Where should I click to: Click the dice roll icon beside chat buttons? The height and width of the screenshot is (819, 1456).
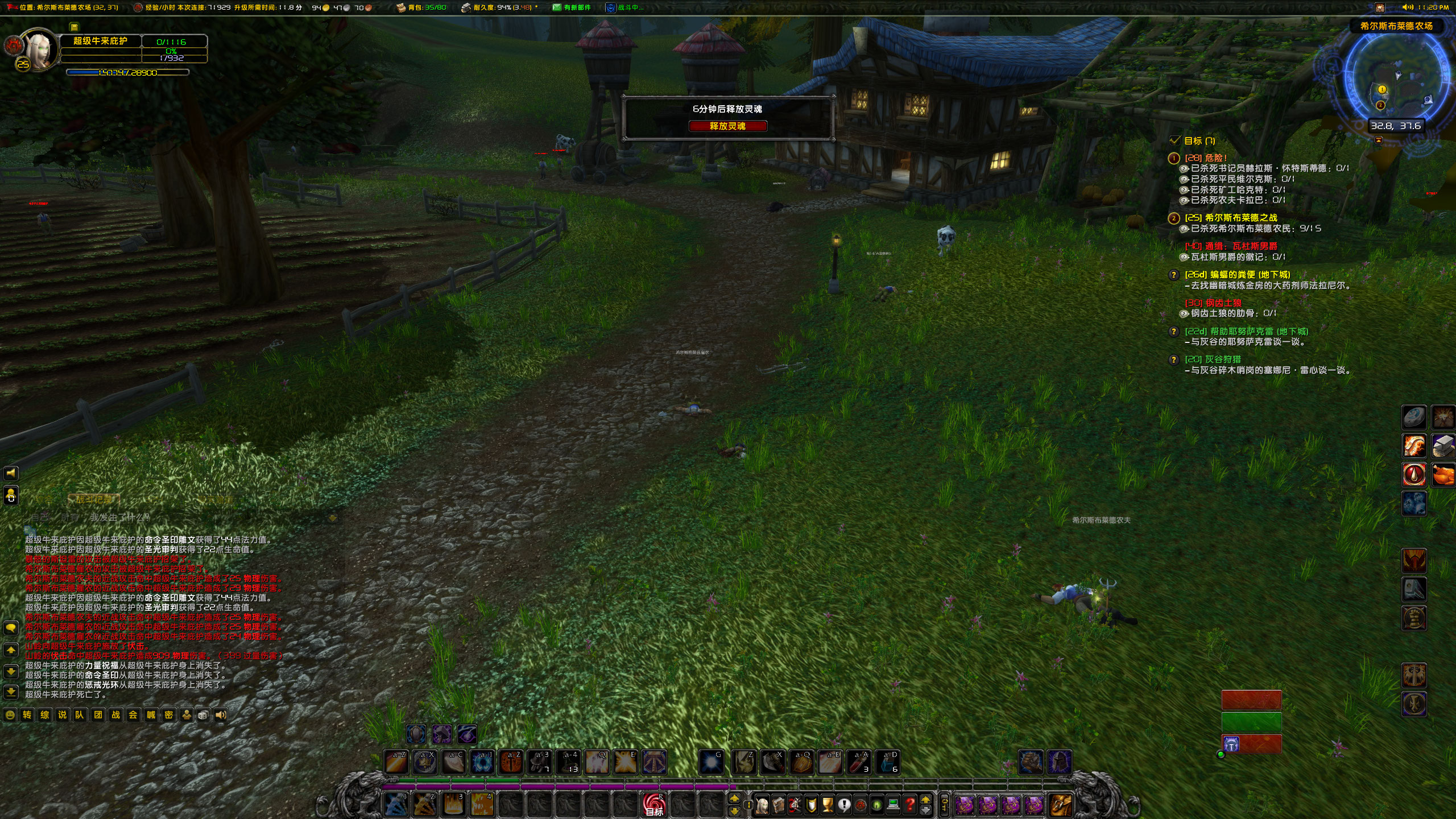[204, 715]
